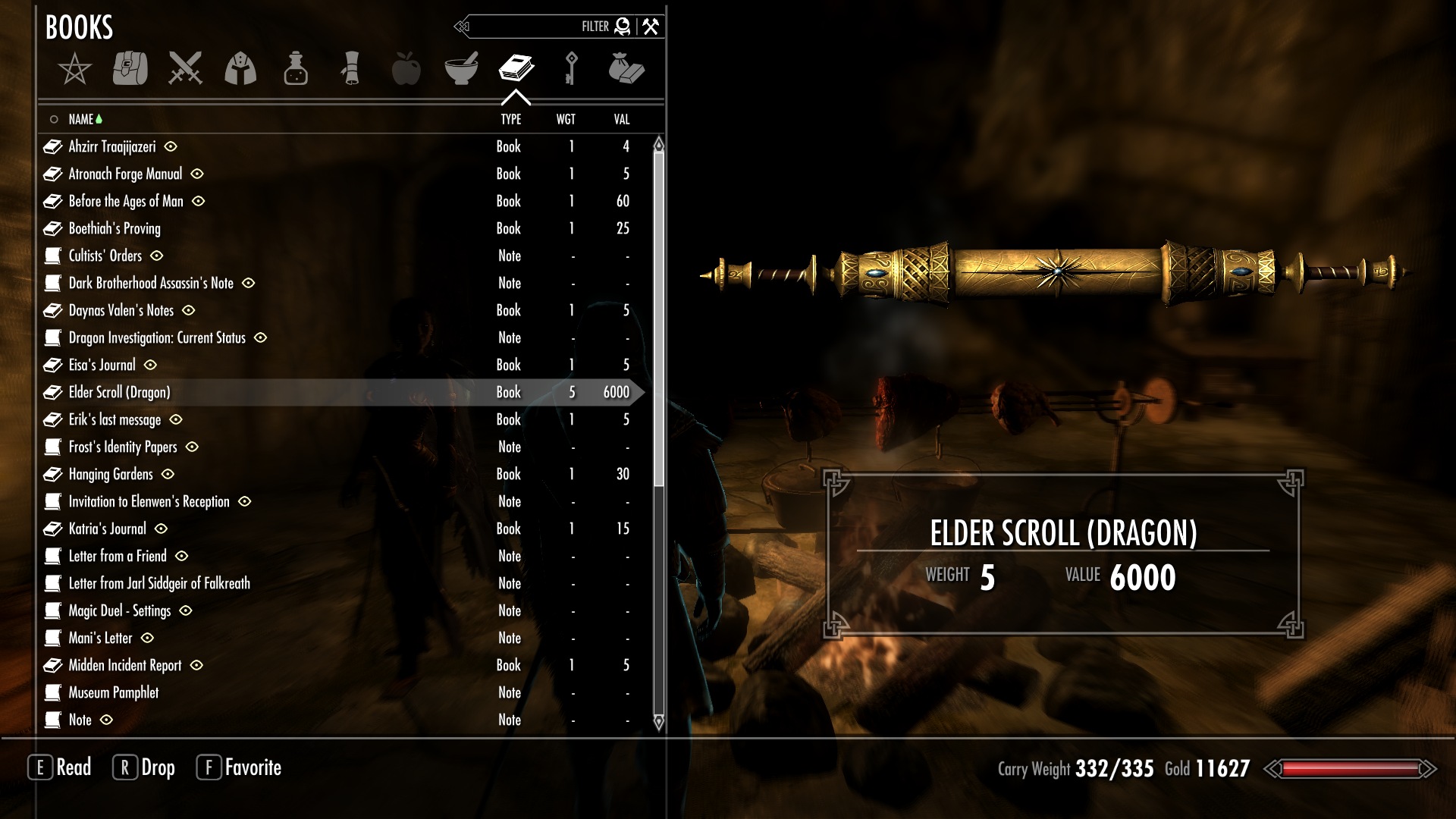Show the Potions category

pyautogui.click(x=296, y=68)
